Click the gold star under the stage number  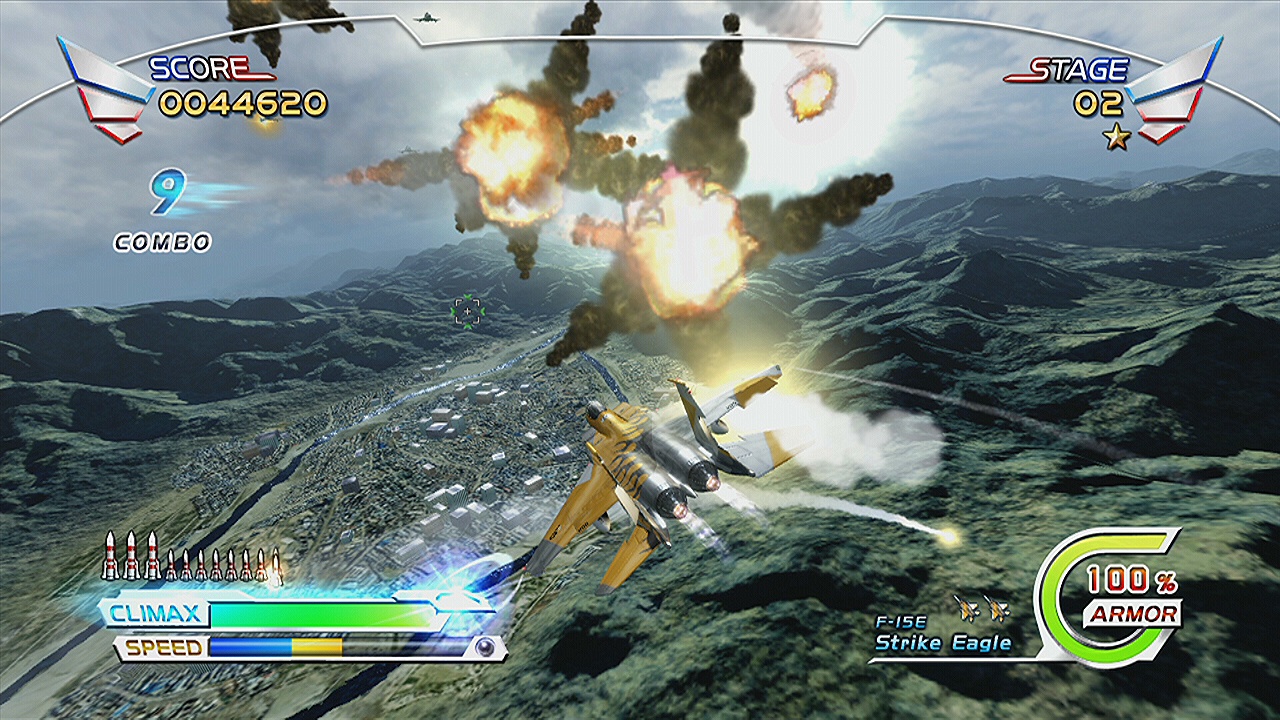[x=1116, y=137]
